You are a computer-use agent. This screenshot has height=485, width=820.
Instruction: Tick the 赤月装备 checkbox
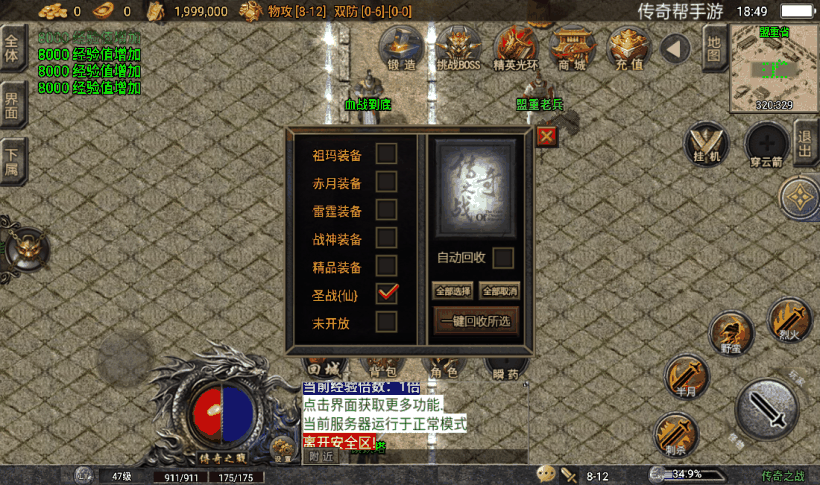tap(386, 182)
